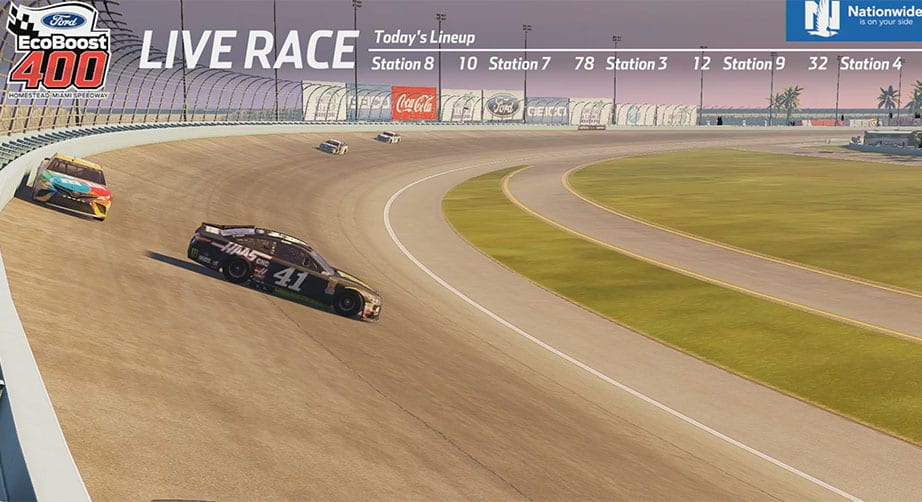Viewport: 922px width, 502px height.
Task: Select the Station 9 lineup entry
Action: point(754,64)
